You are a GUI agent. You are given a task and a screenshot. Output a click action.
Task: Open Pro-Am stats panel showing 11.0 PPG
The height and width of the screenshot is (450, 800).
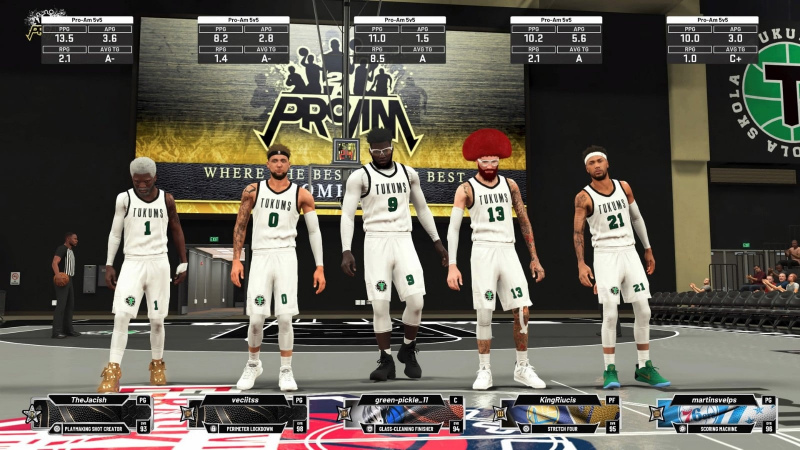pyautogui.click(x=400, y=40)
